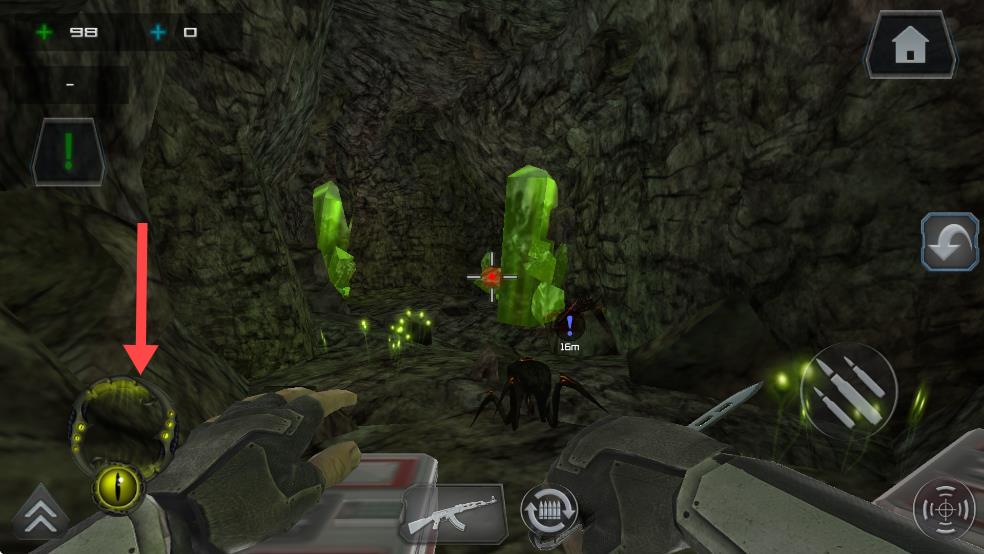Tap the curved arrow turn-around button
Viewport: 984px width, 554px height.
click(x=949, y=242)
